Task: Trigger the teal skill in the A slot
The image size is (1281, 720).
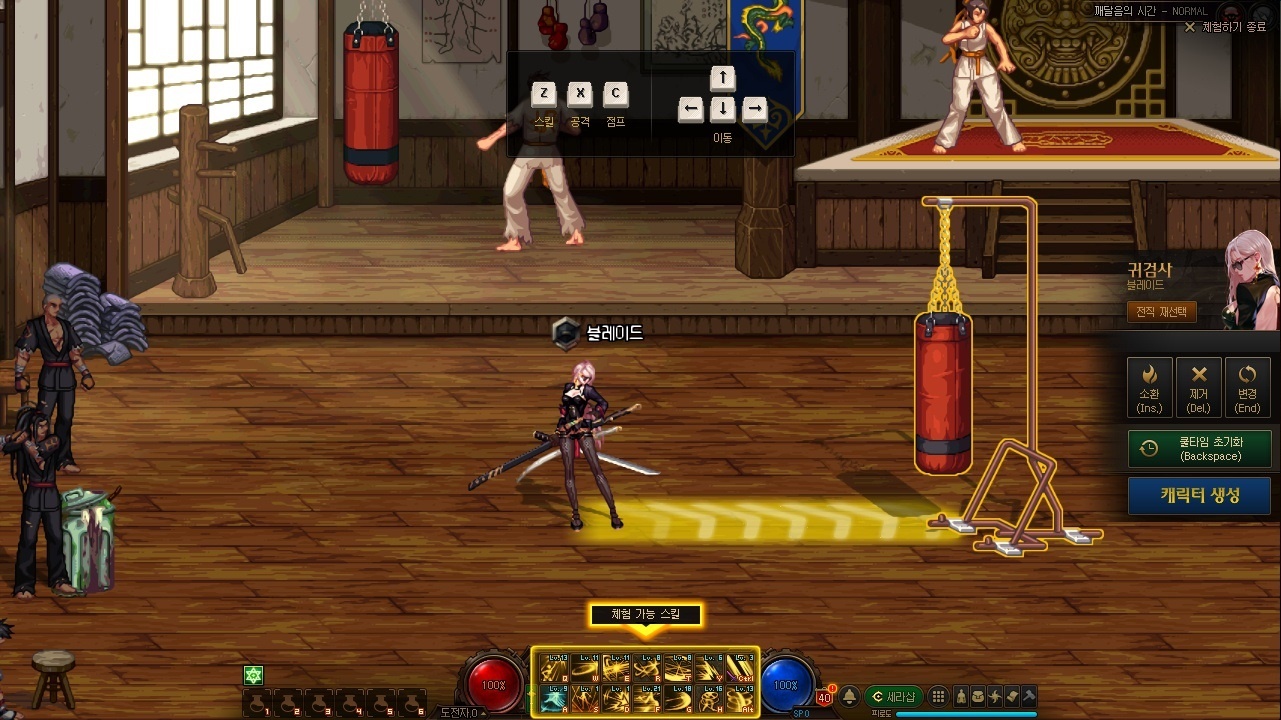Action: pyautogui.click(x=552, y=698)
